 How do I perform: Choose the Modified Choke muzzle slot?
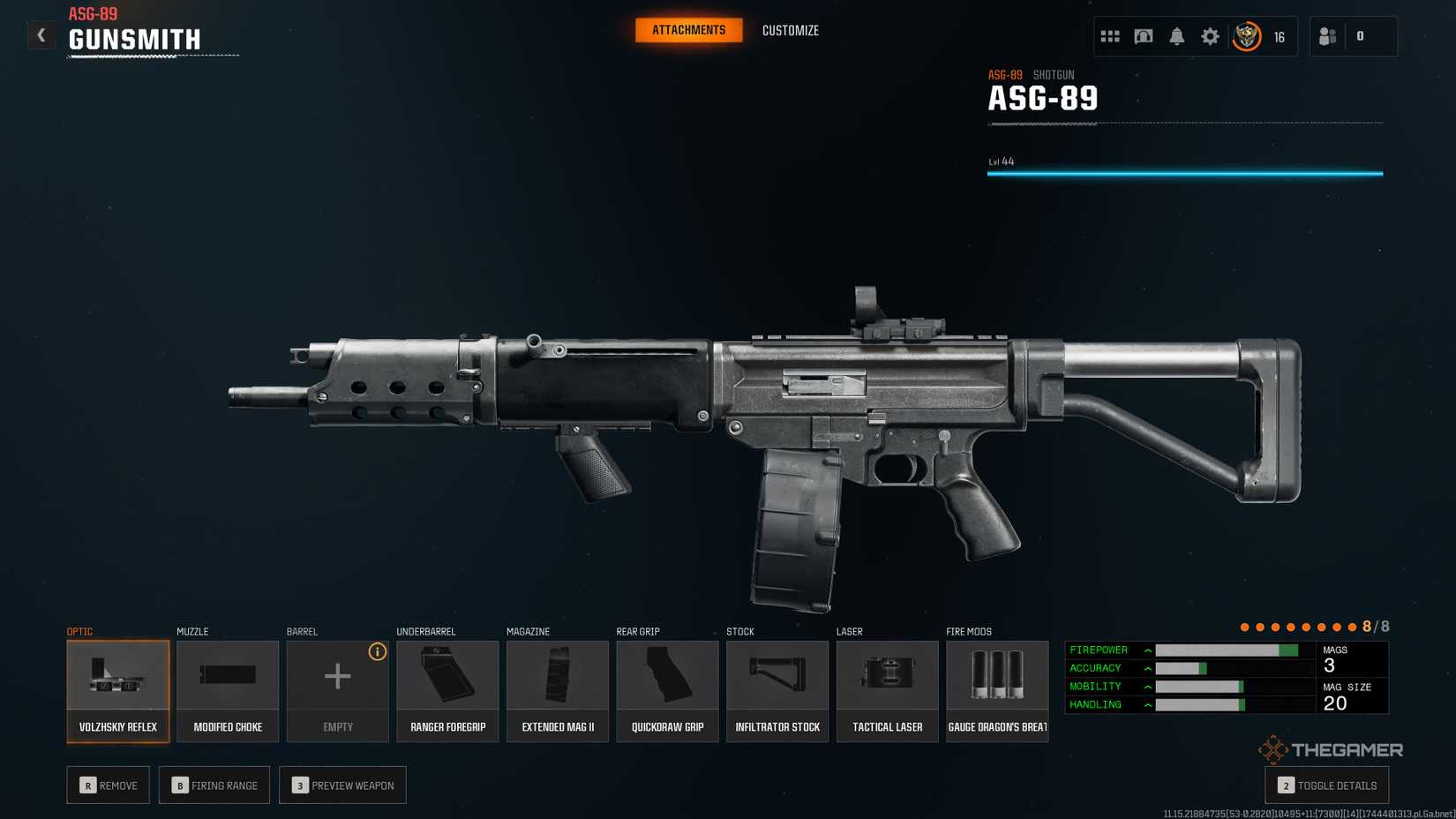228,691
